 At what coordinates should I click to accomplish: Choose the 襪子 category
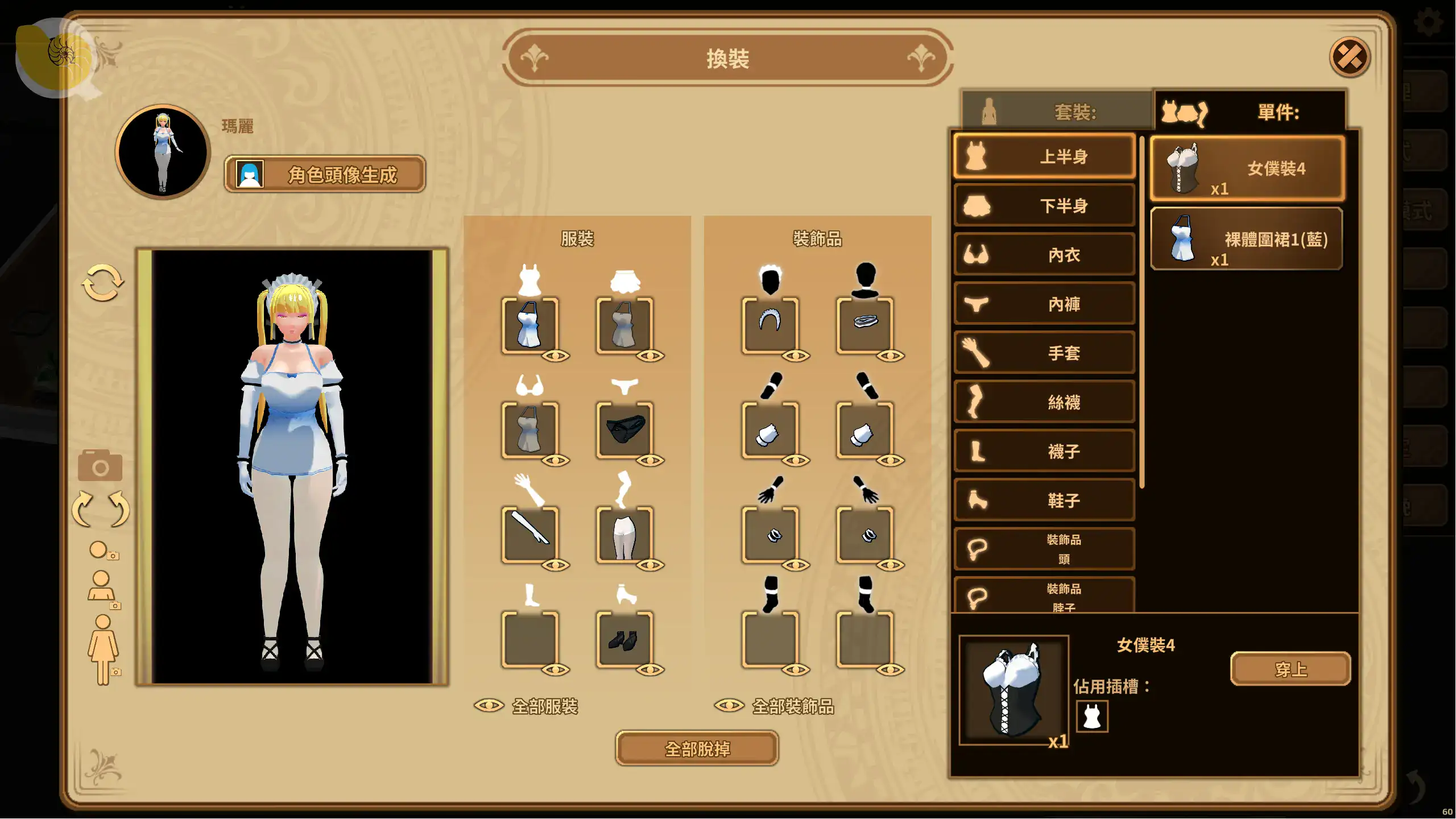(x=1044, y=451)
